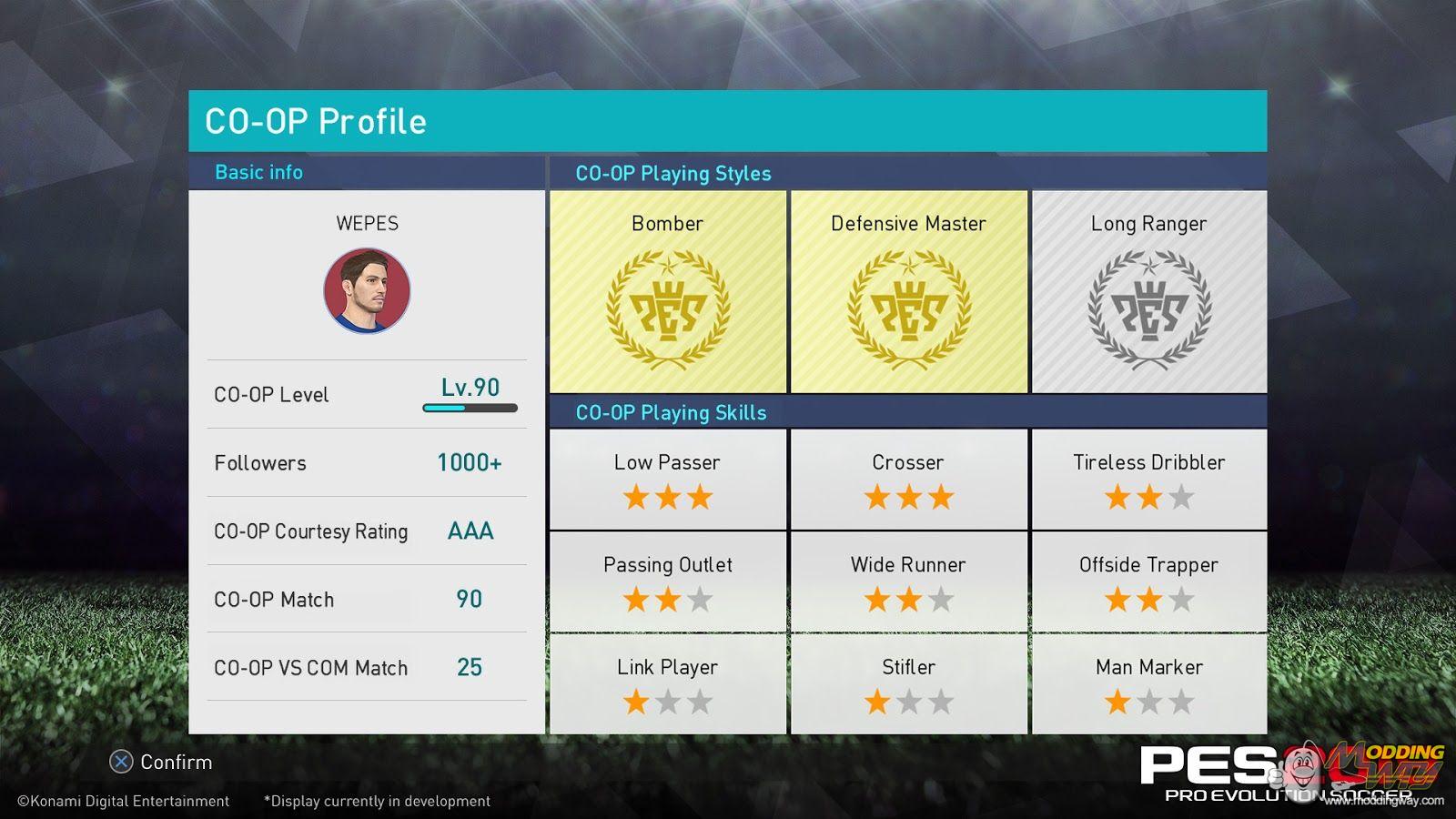Click the Passing Outlet skill tile

(668, 581)
